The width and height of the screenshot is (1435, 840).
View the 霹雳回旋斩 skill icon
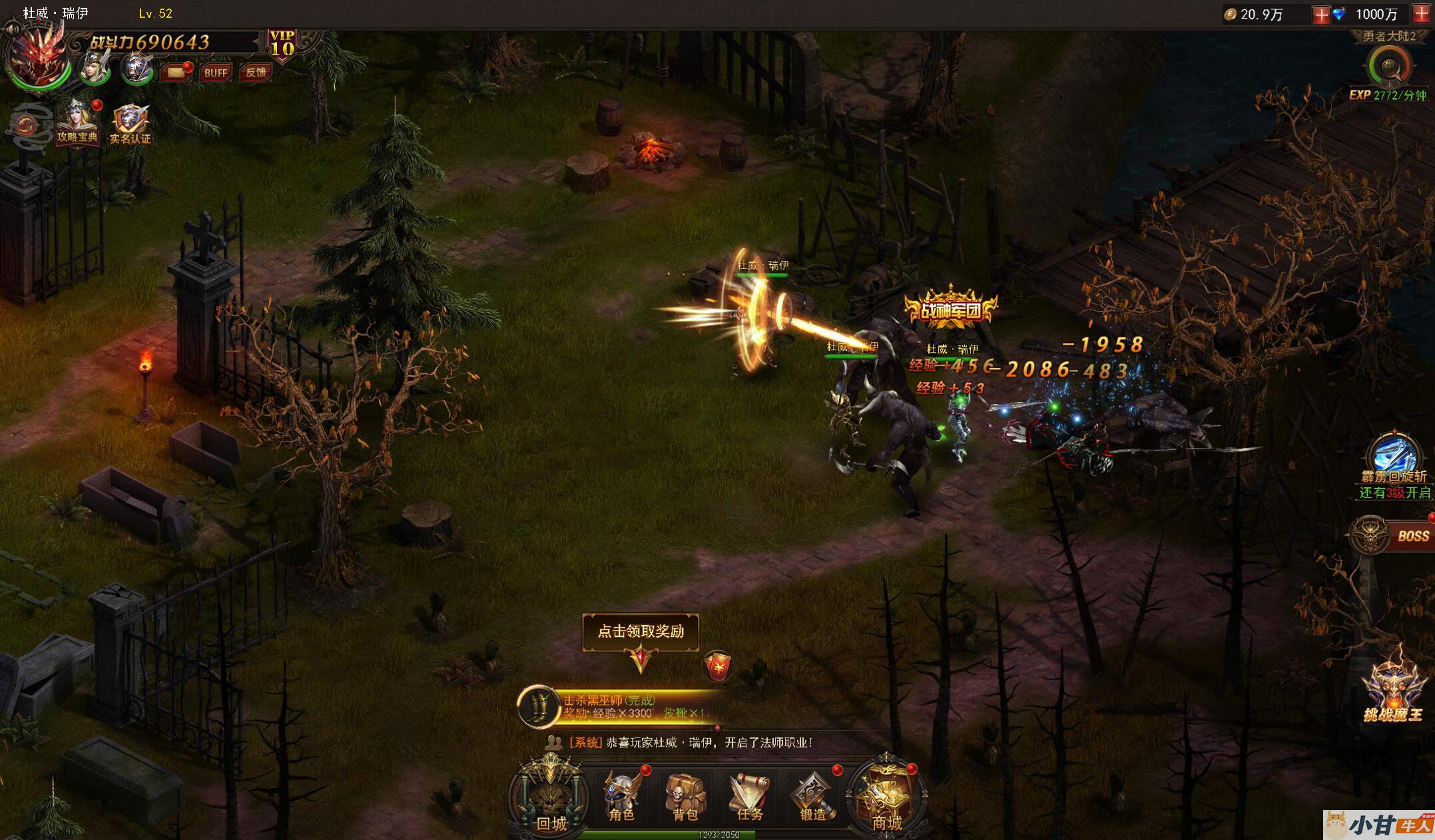pos(1394,455)
